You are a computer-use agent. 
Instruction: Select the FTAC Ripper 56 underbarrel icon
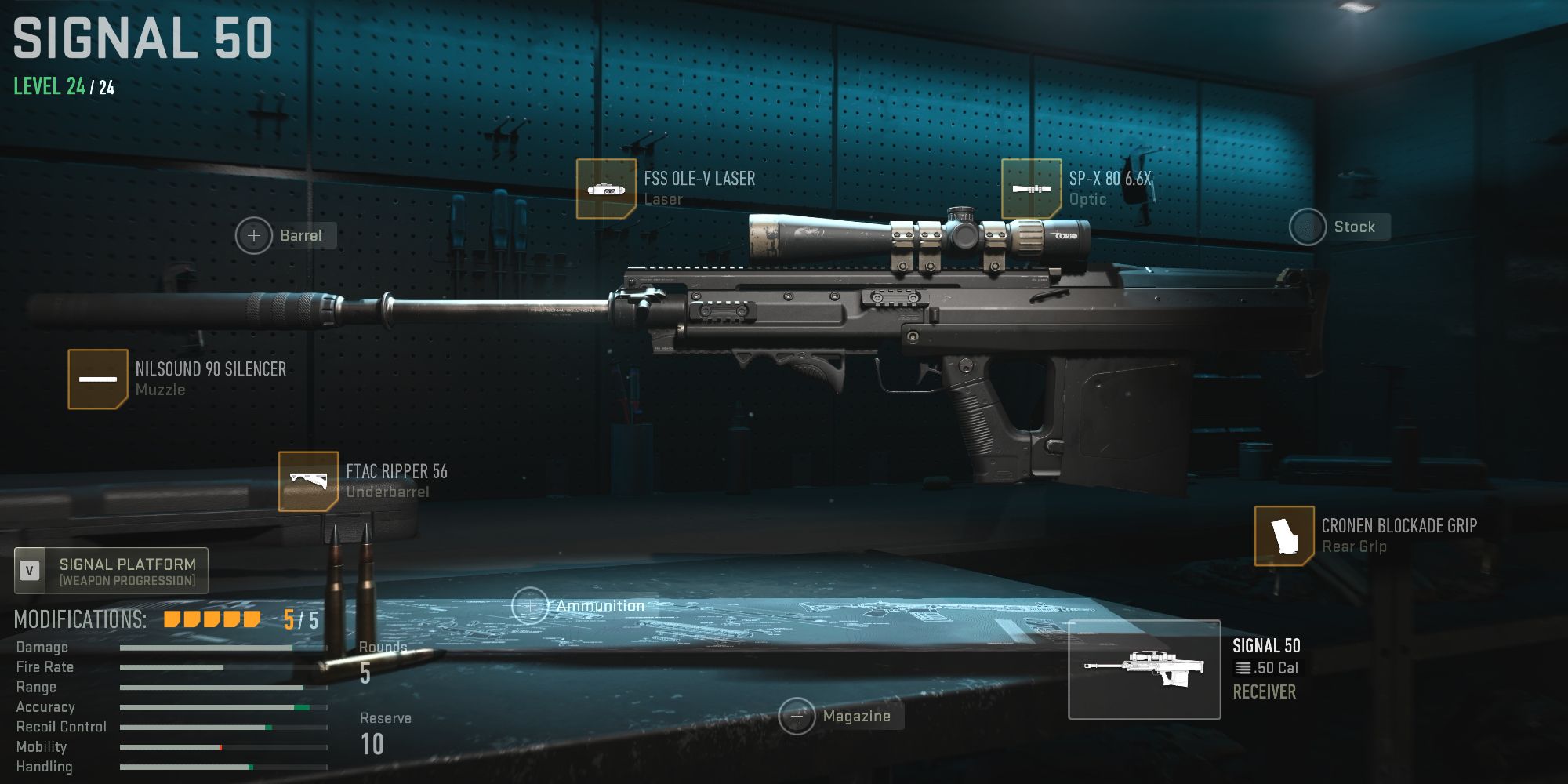307,481
